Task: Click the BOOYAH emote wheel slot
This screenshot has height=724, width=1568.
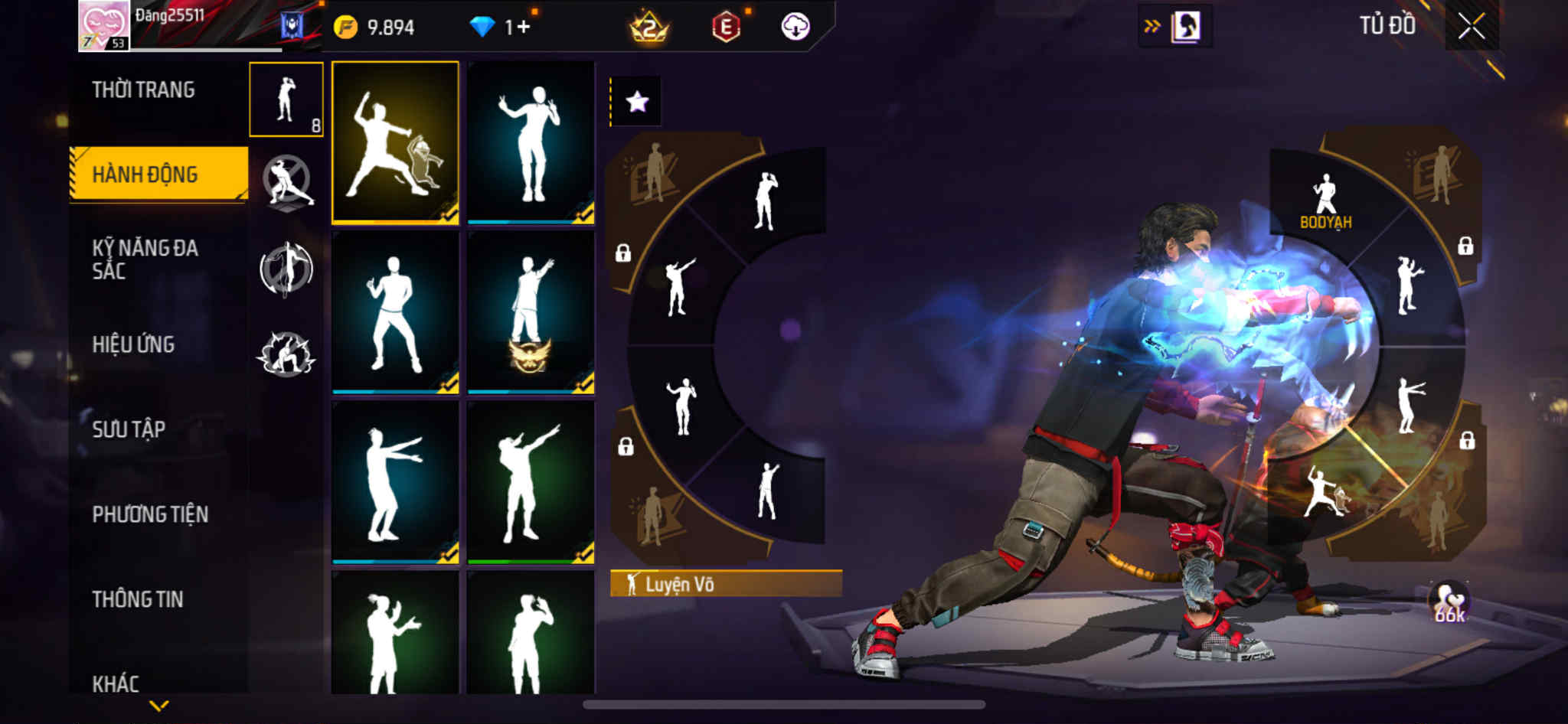Action: pyautogui.click(x=1325, y=202)
